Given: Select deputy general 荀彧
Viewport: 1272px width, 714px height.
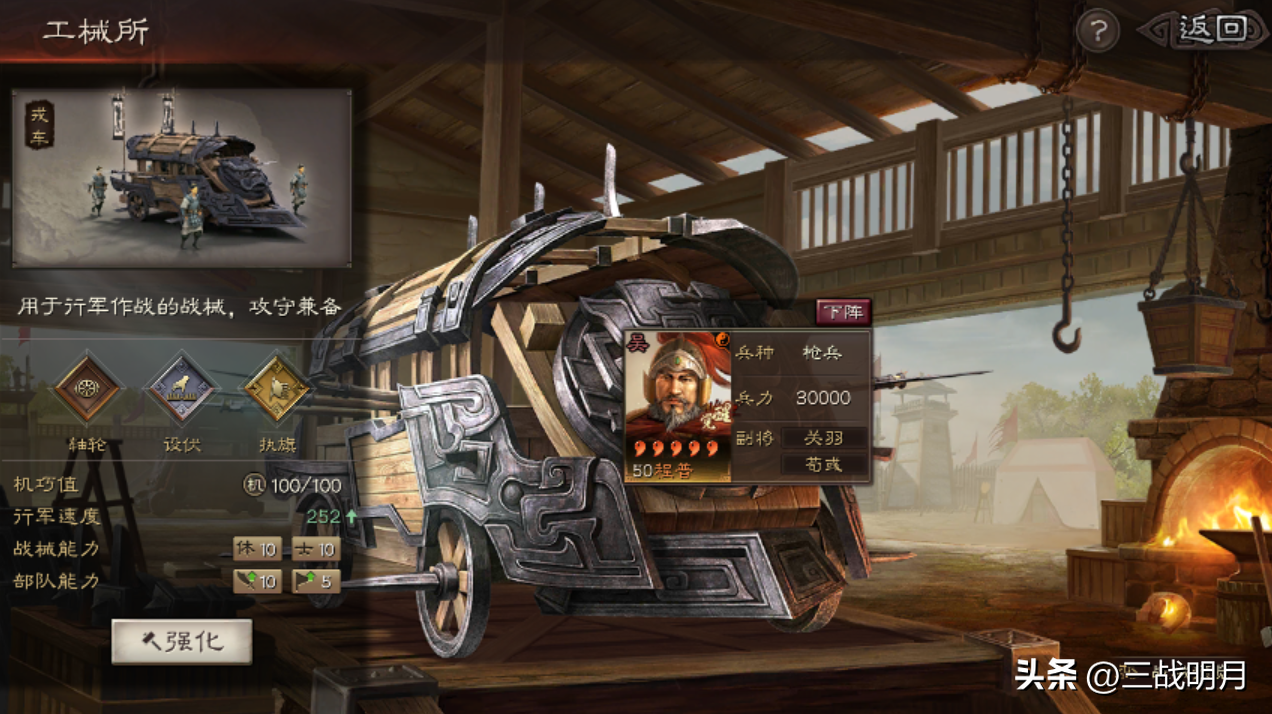Looking at the screenshot, I should coord(823,464).
